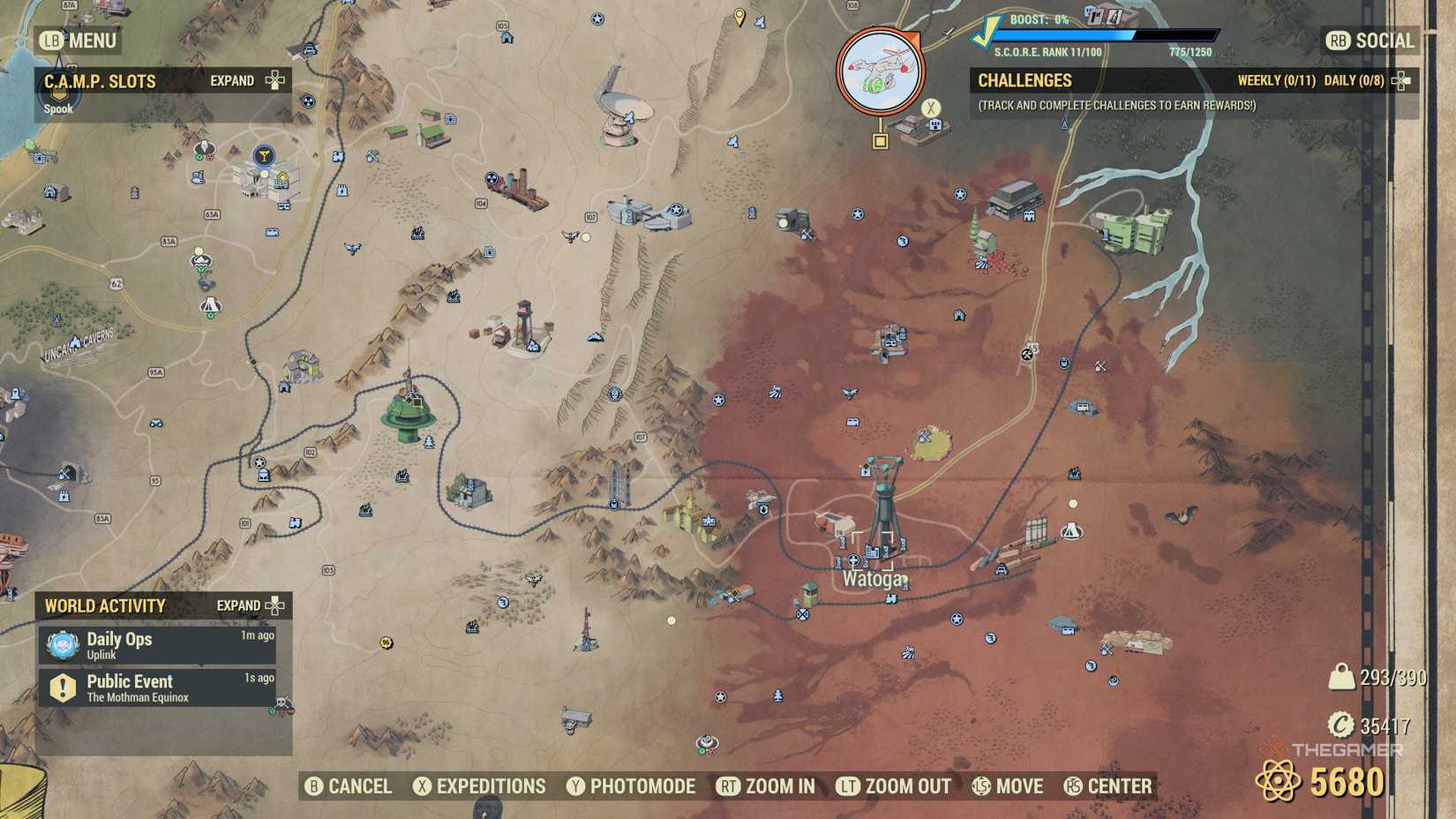Click the X Expeditions button
This screenshot has width=1456, height=819.
(x=481, y=785)
